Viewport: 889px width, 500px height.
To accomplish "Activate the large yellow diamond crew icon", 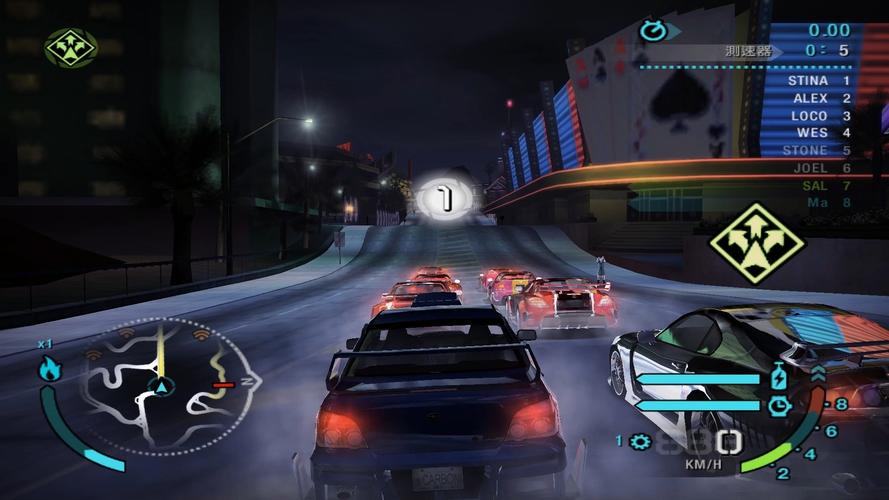I will (x=757, y=243).
